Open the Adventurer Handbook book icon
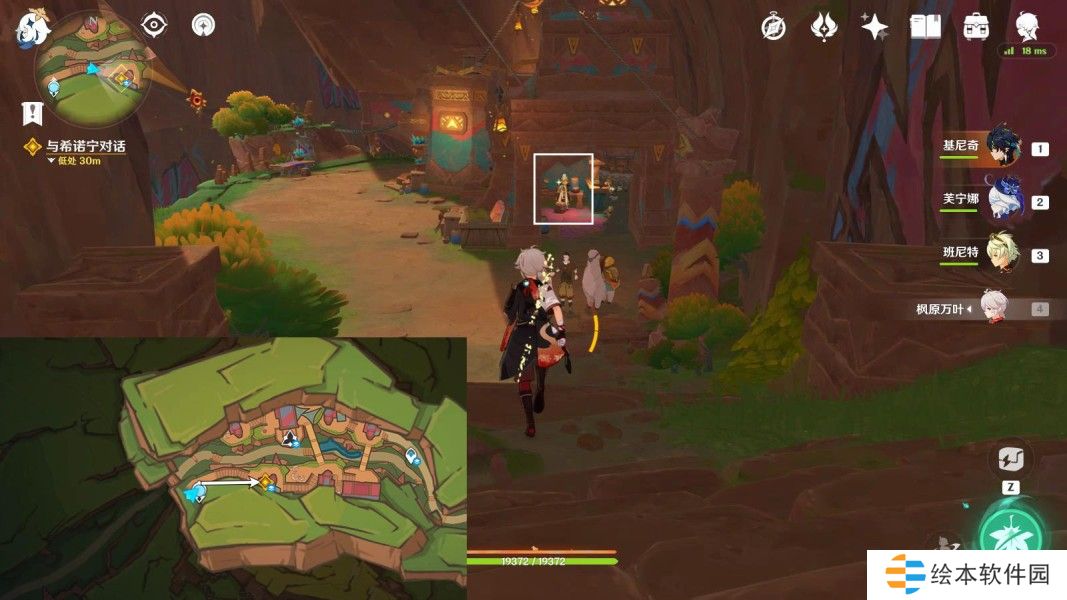This screenshot has height=600, width=1067. [925, 27]
